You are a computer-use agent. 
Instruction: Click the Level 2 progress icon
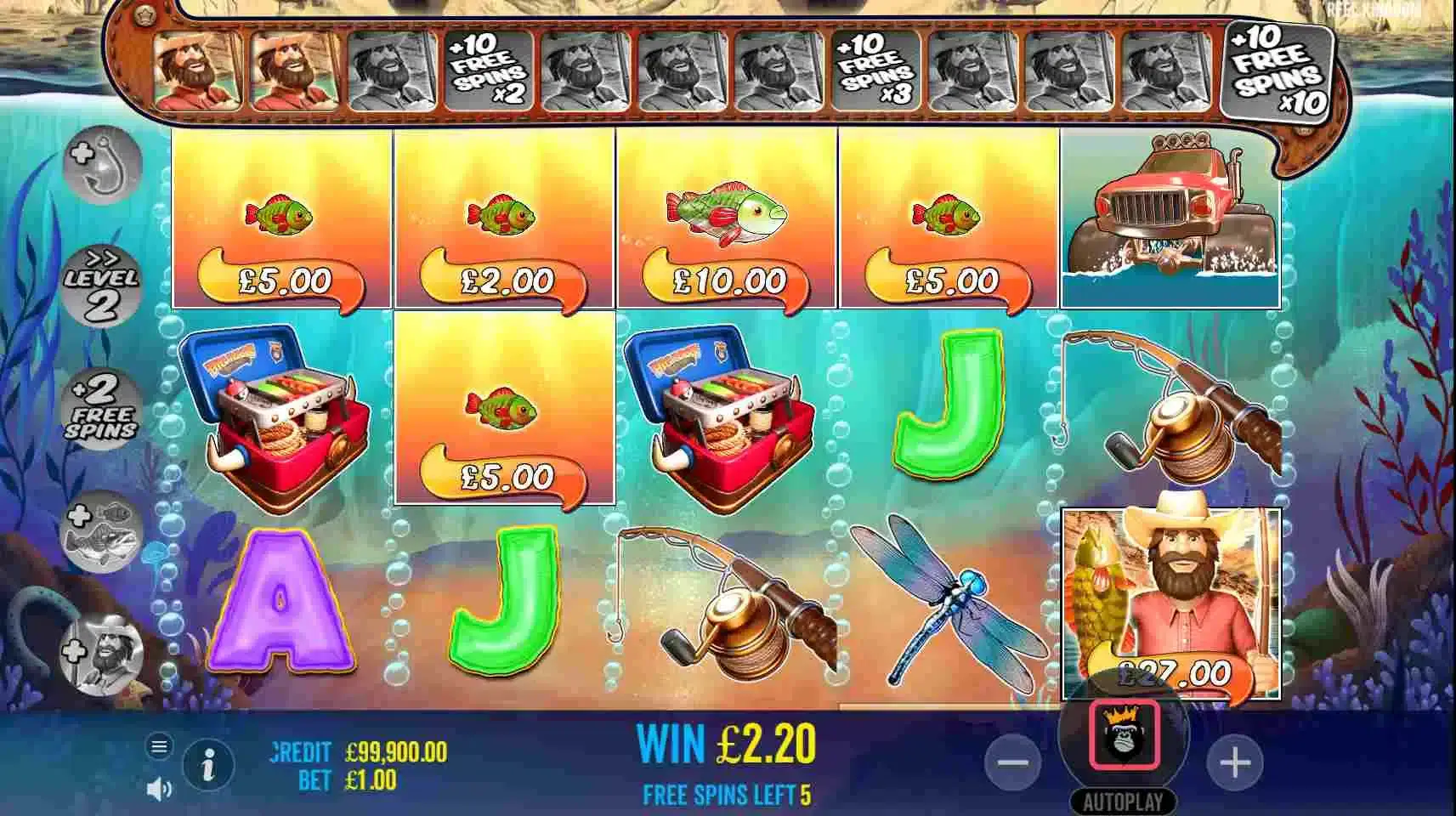102,283
